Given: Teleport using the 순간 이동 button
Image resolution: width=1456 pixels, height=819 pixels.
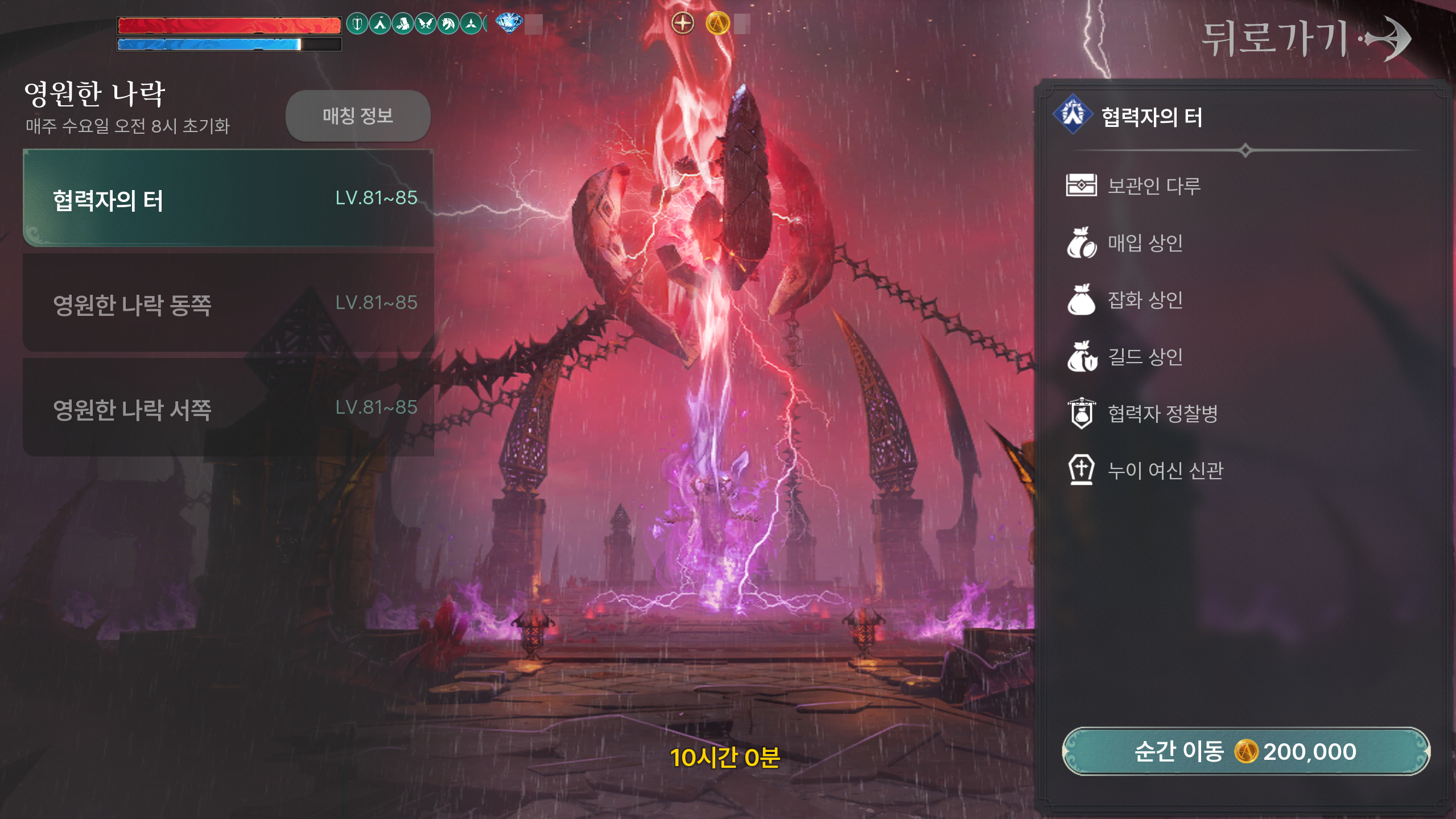Looking at the screenshot, I should [1245, 751].
